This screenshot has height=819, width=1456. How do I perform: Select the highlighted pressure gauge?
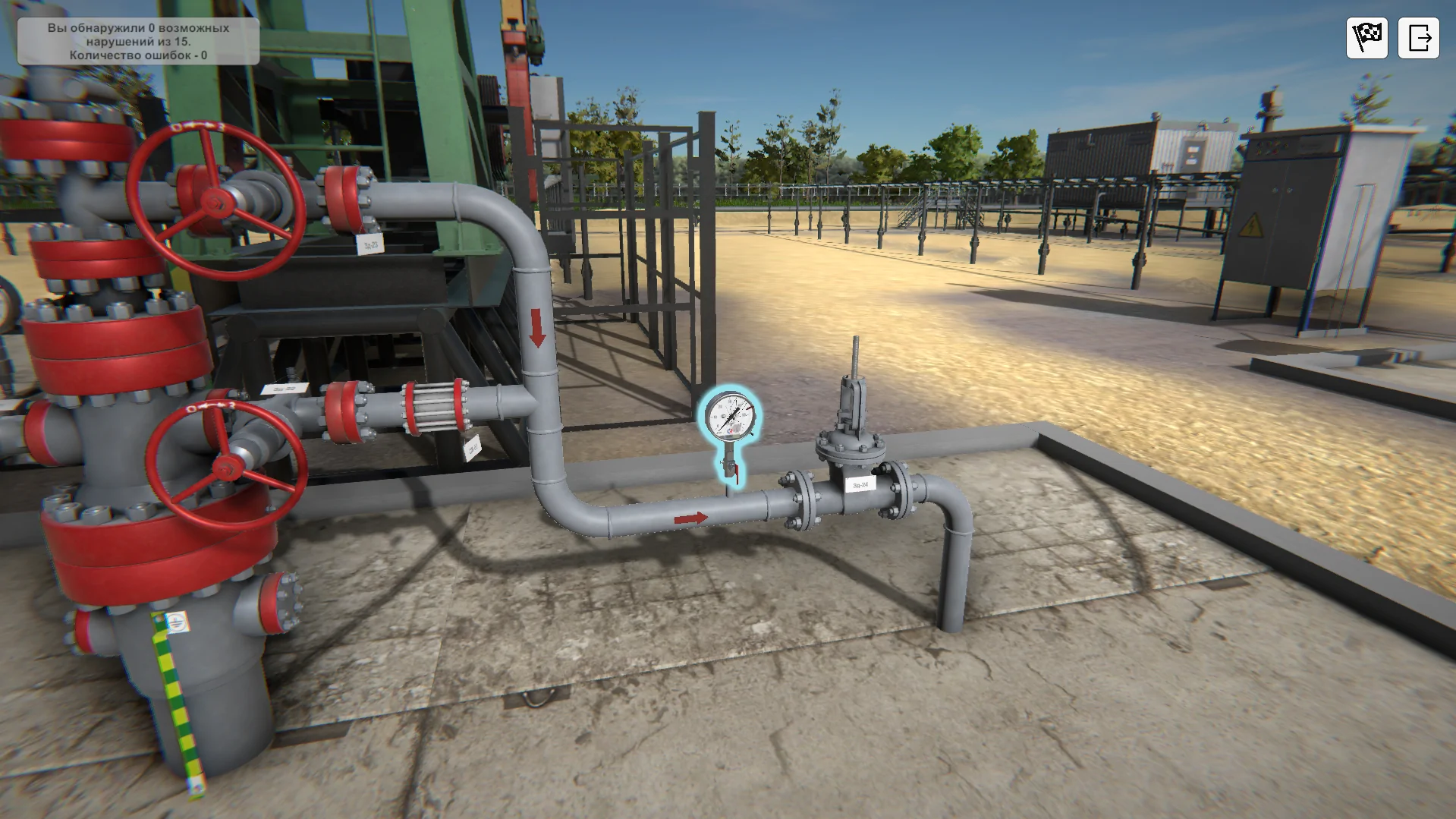coord(729,418)
